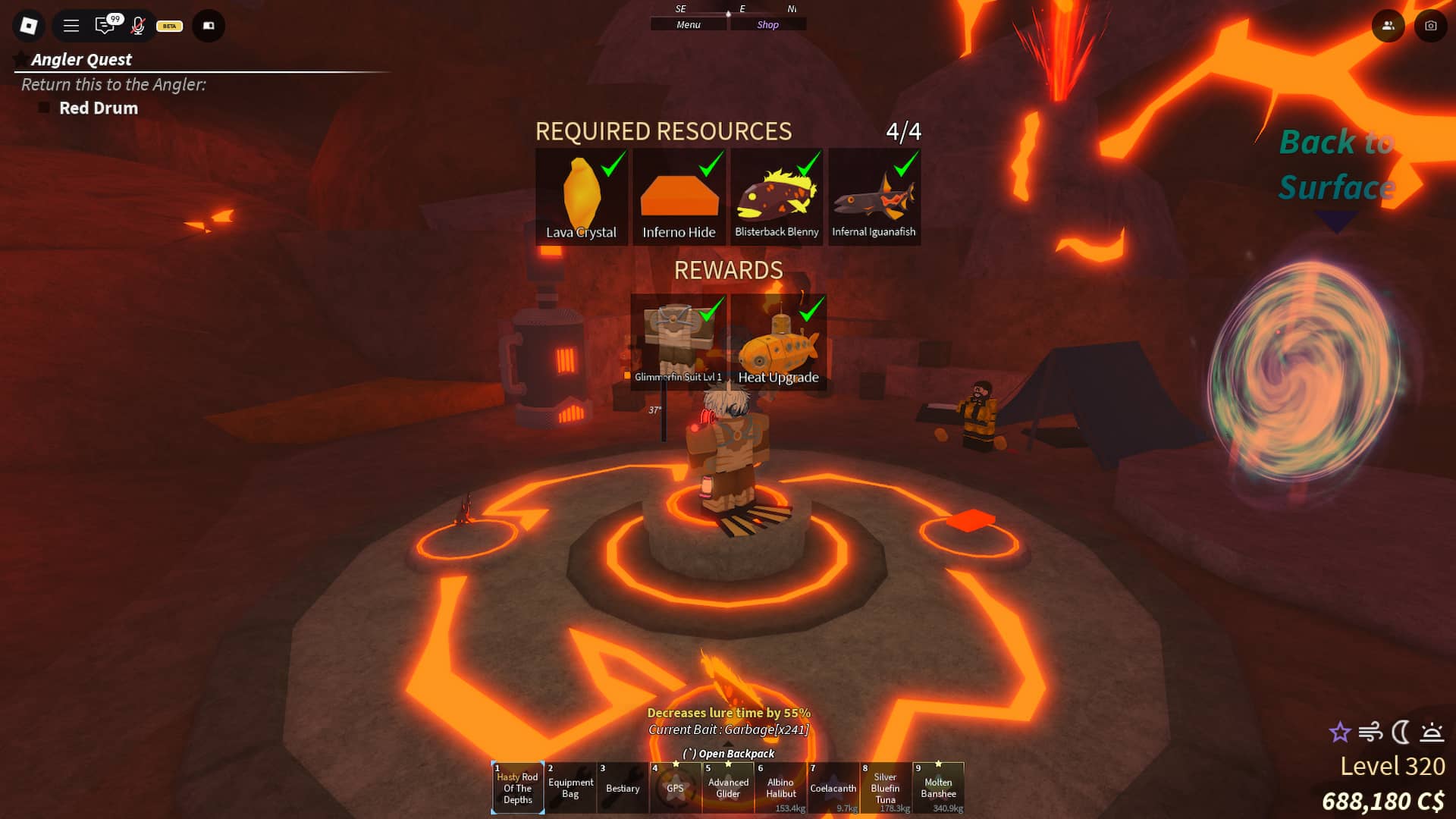This screenshot has width=1456, height=819.
Task: Open the Bestiary
Action: click(623, 788)
